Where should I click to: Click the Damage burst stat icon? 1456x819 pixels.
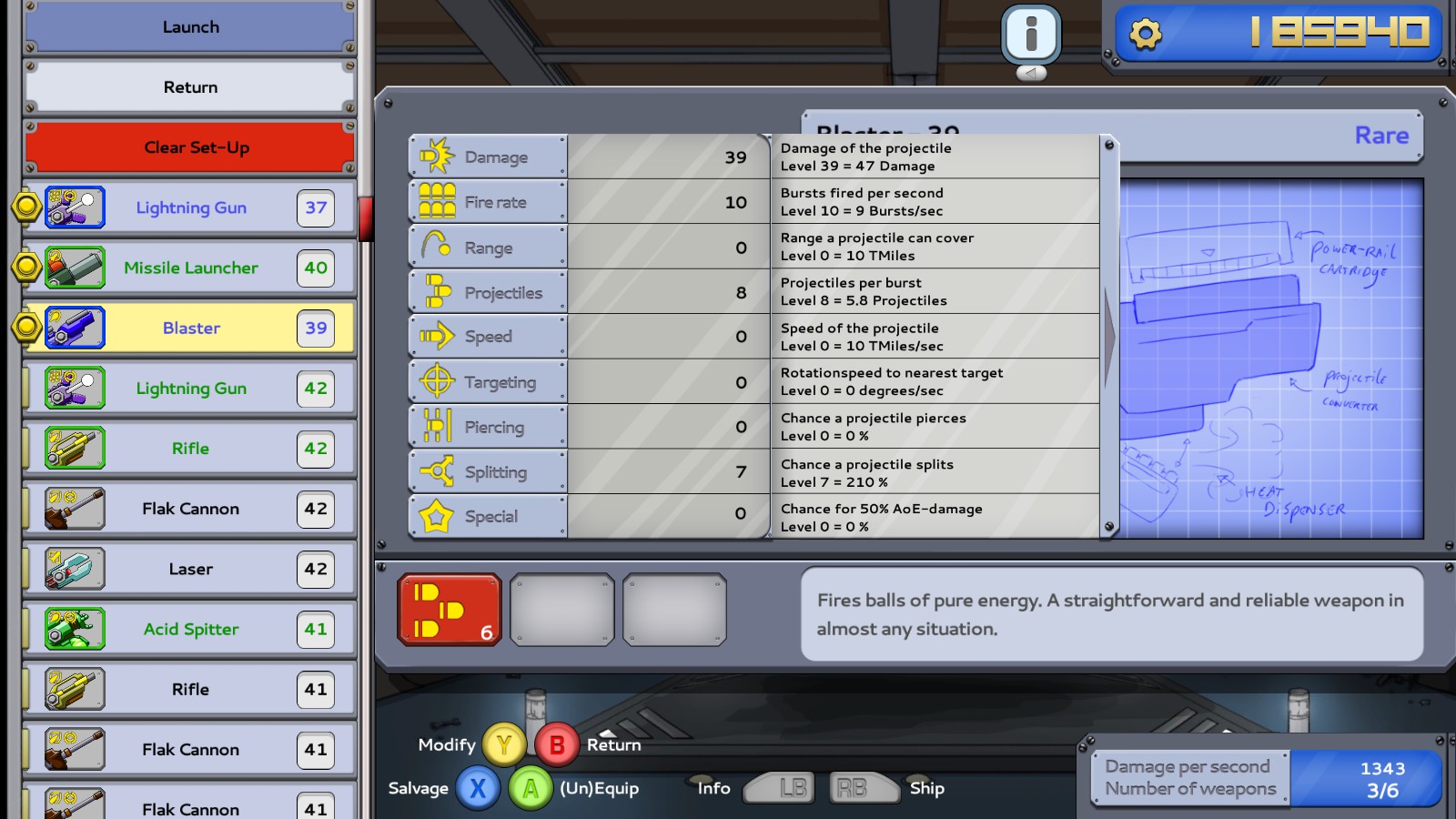click(x=435, y=156)
